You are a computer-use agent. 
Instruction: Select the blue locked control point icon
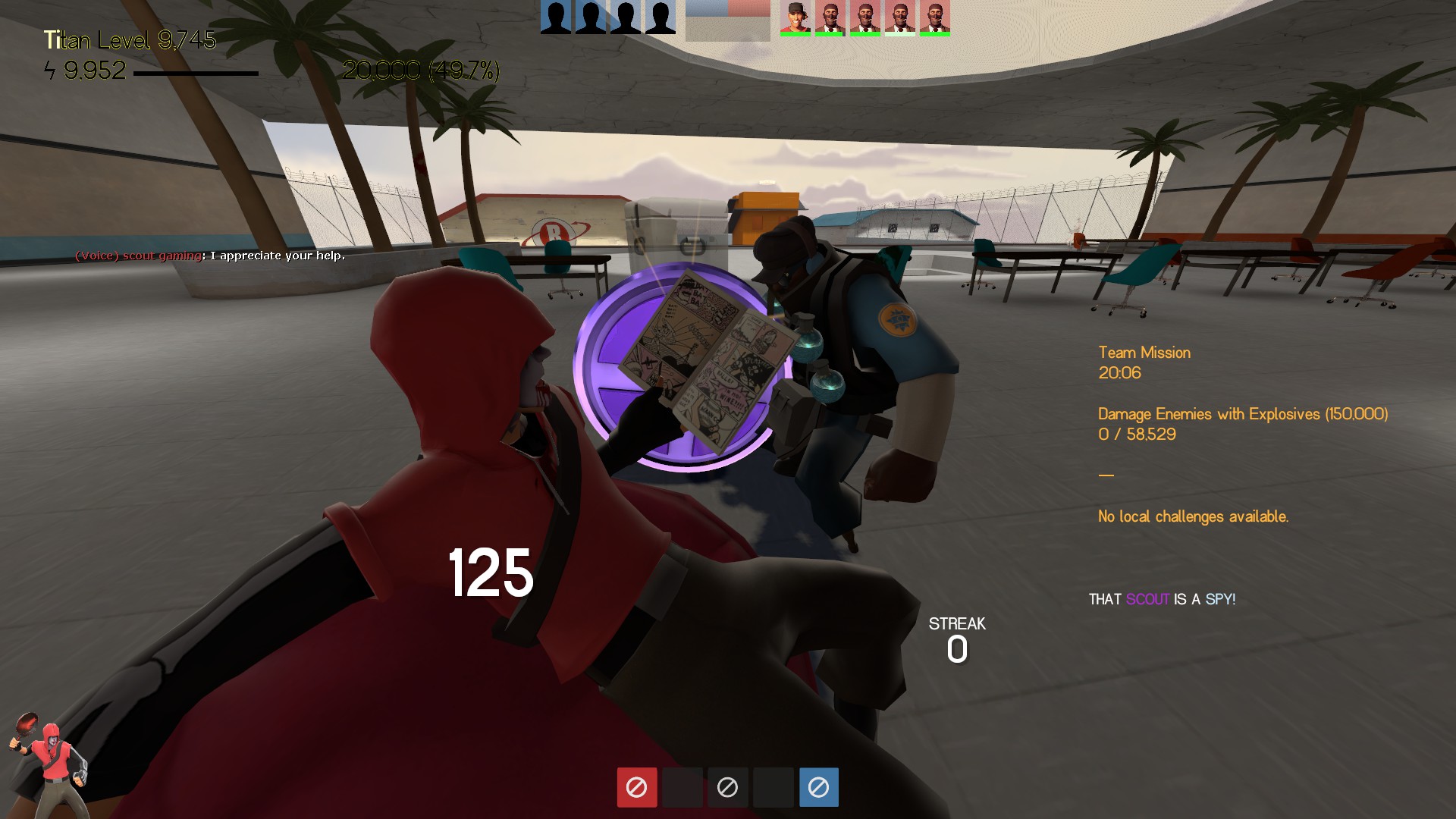[818, 787]
